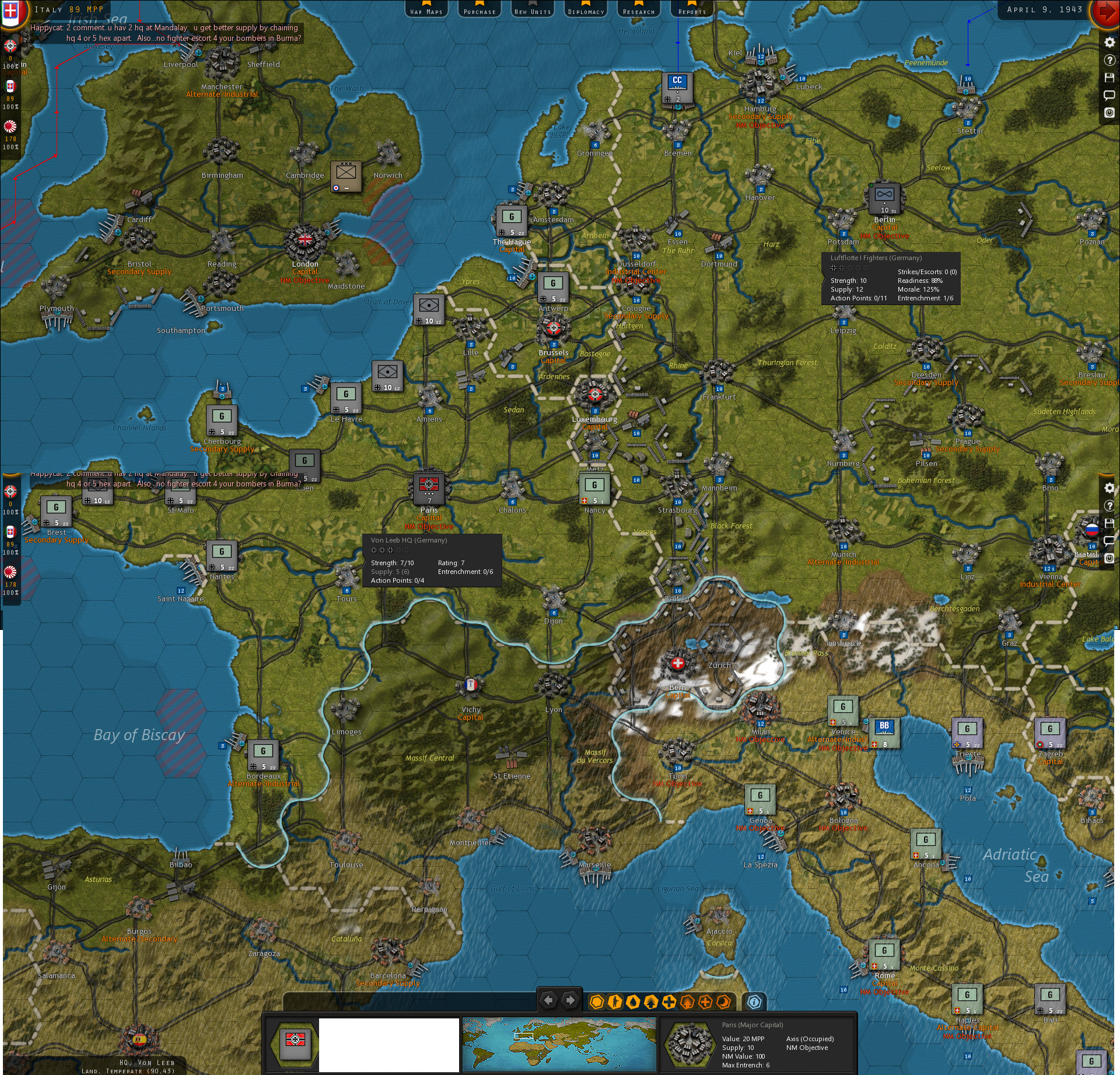
Task: Toggle the hexagon grid overlay icon
Action: pyautogui.click(x=597, y=1002)
